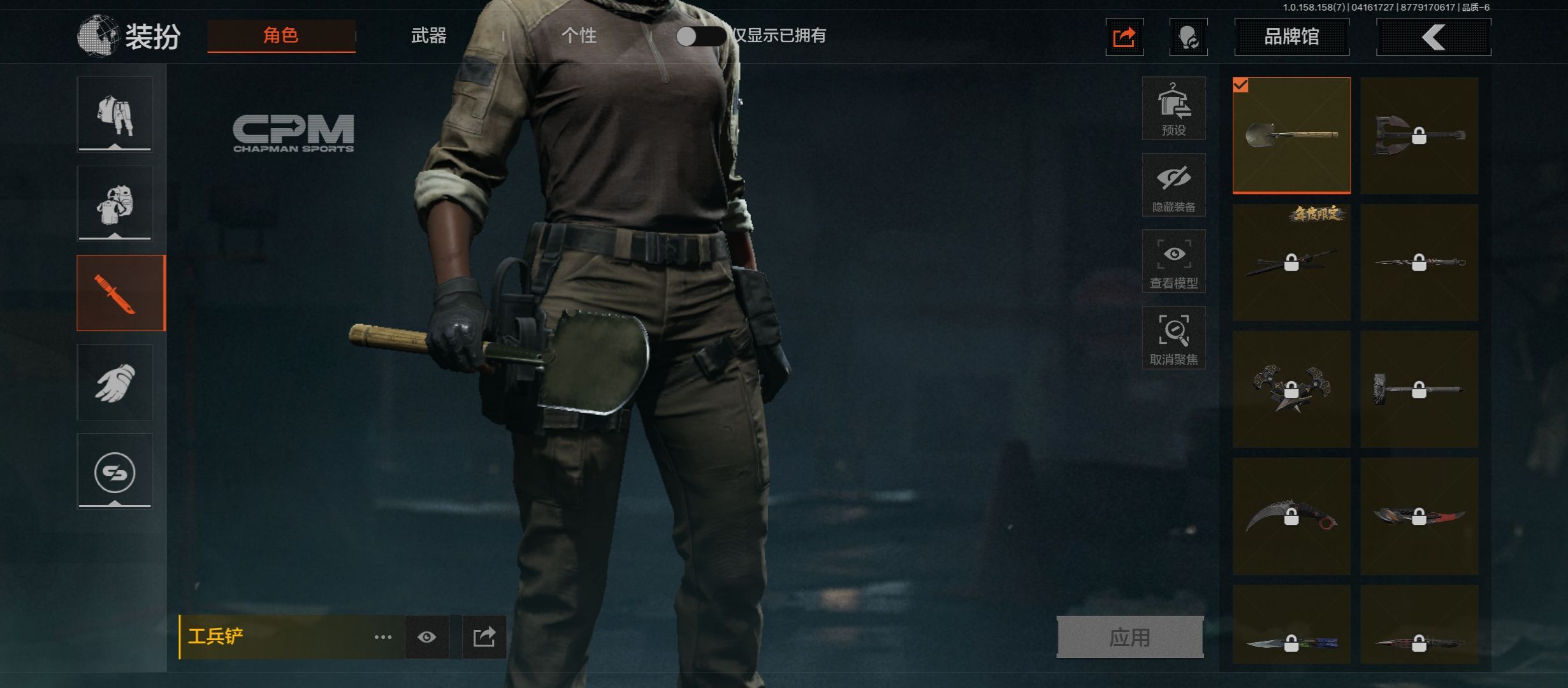This screenshot has height=688, width=1568.
Task: Open the 武器 tab
Action: coord(428,36)
